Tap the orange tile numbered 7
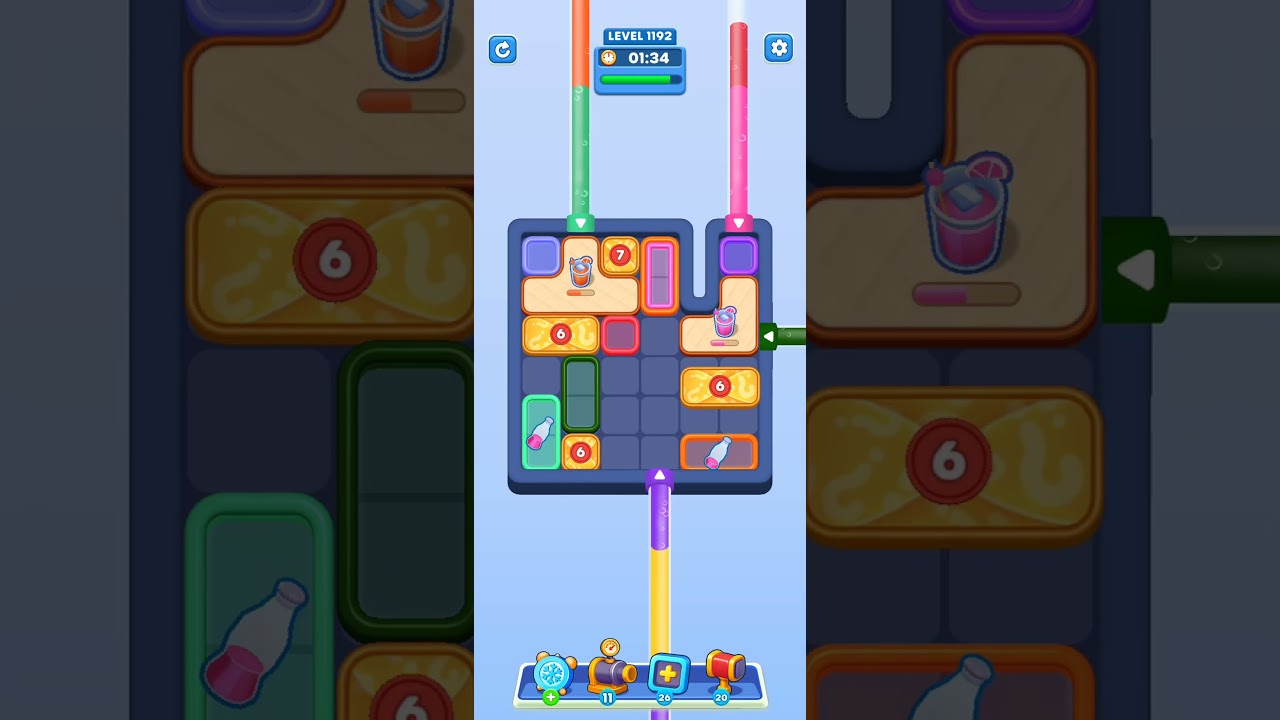This screenshot has width=1280, height=720. (619, 257)
